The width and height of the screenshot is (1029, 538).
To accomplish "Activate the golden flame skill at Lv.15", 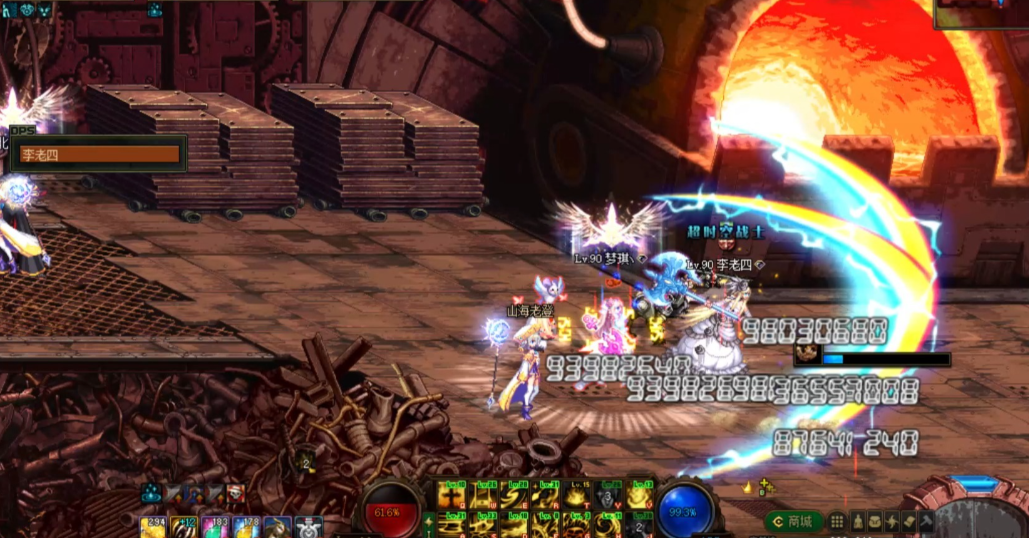I will [x=577, y=497].
